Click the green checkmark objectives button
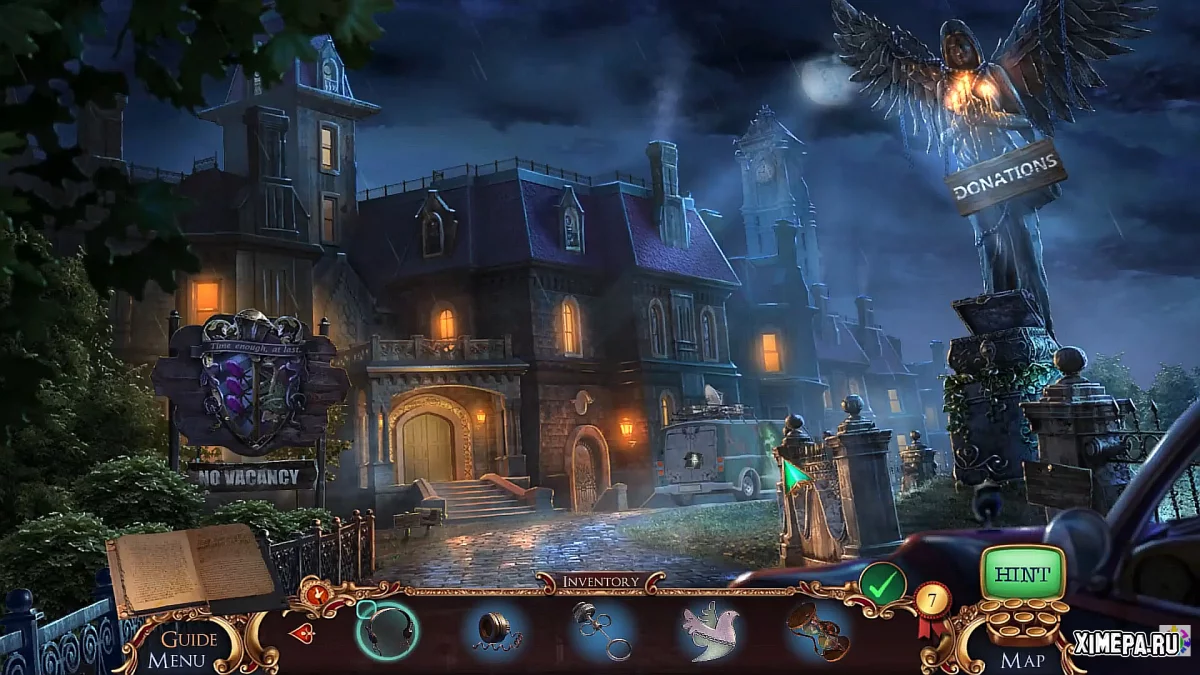1200x675 pixels. click(882, 585)
